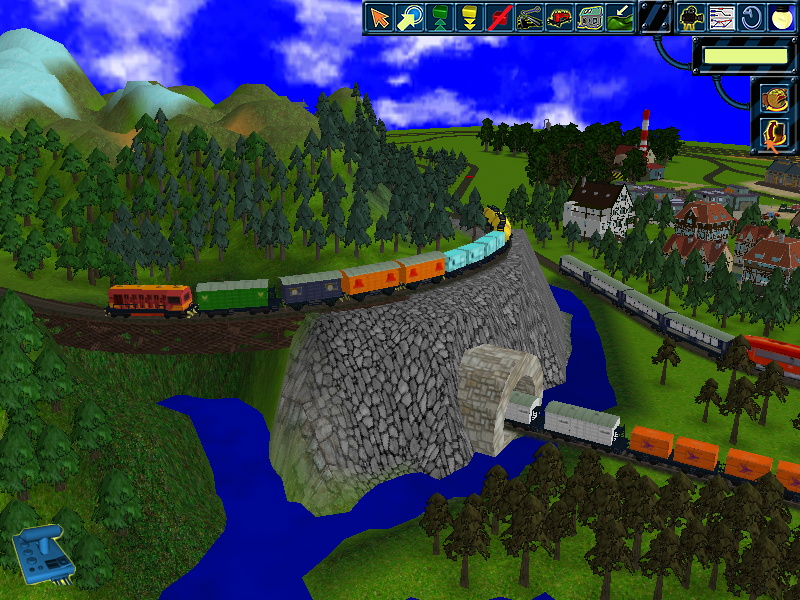Activate the blue-circle arrow selection tool
The image size is (800, 600).
tap(410, 17)
